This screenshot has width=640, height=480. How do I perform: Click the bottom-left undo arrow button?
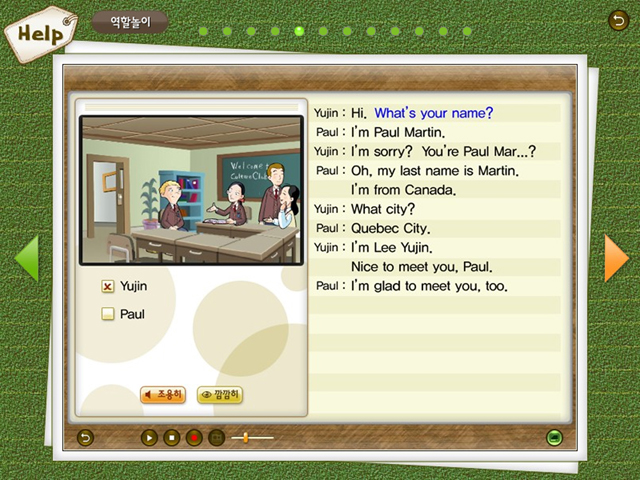tap(85, 437)
